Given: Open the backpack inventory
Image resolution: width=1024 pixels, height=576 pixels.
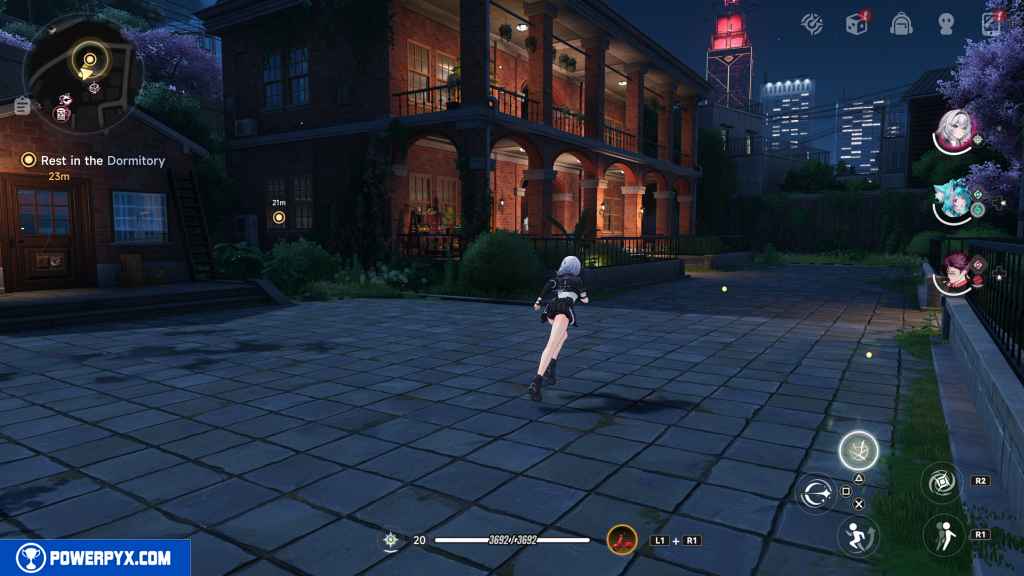Looking at the screenshot, I should coord(900,24).
